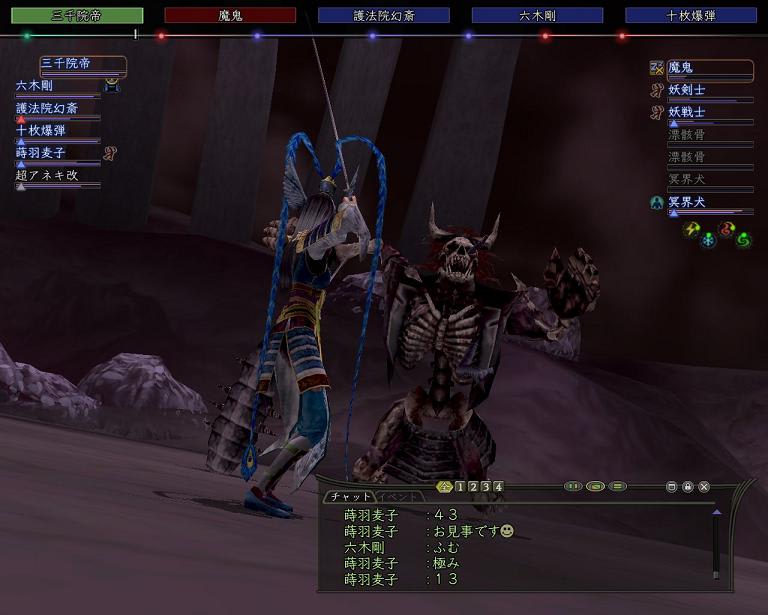The image size is (768, 615).
Task: Click the red 魔鬼 turn order panel
Action: pyautogui.click(x=230, y=16)
